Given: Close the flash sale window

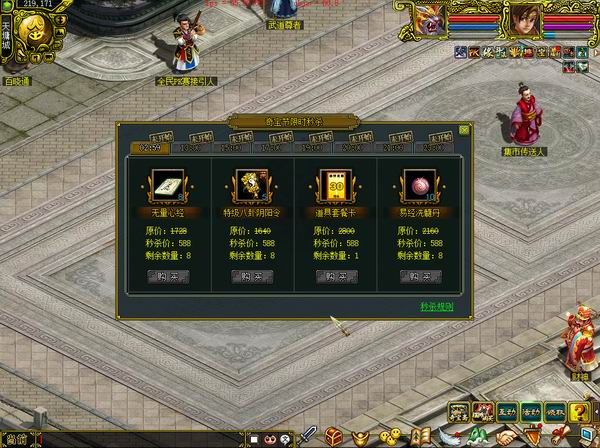Looking at the screenshot, I should click(x=465, y=129).
